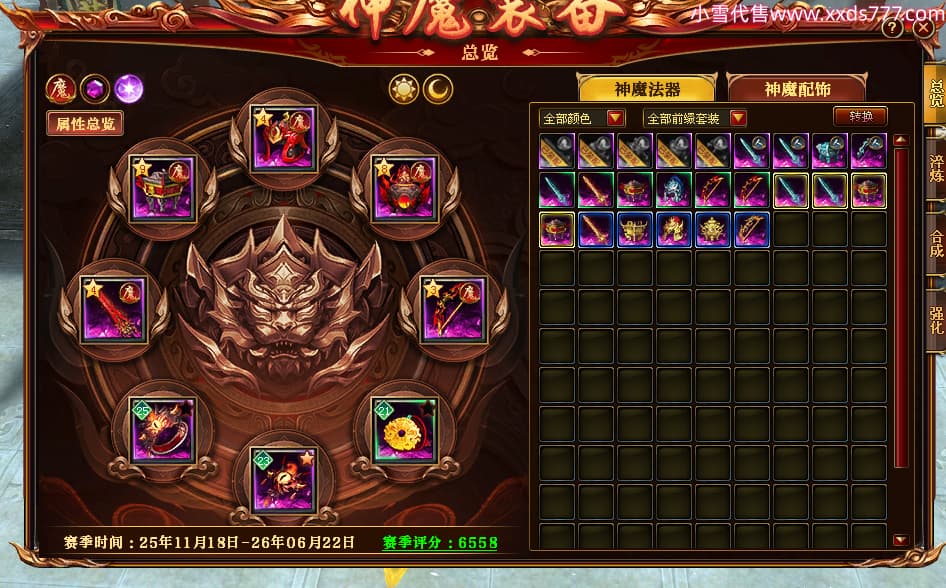The height and width of the screenshot is (588, 946).
Task: Select the red sword slot at left
Action: pos(114,309)
